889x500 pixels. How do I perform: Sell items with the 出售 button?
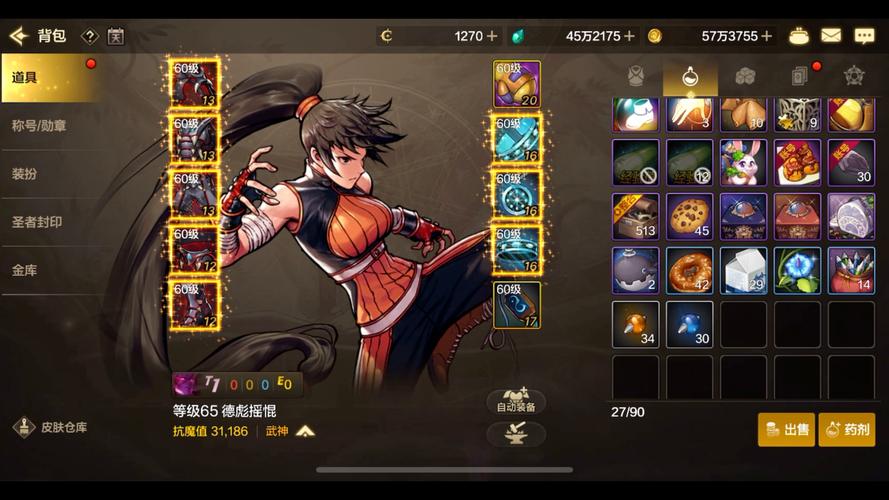tap(786, 429)
